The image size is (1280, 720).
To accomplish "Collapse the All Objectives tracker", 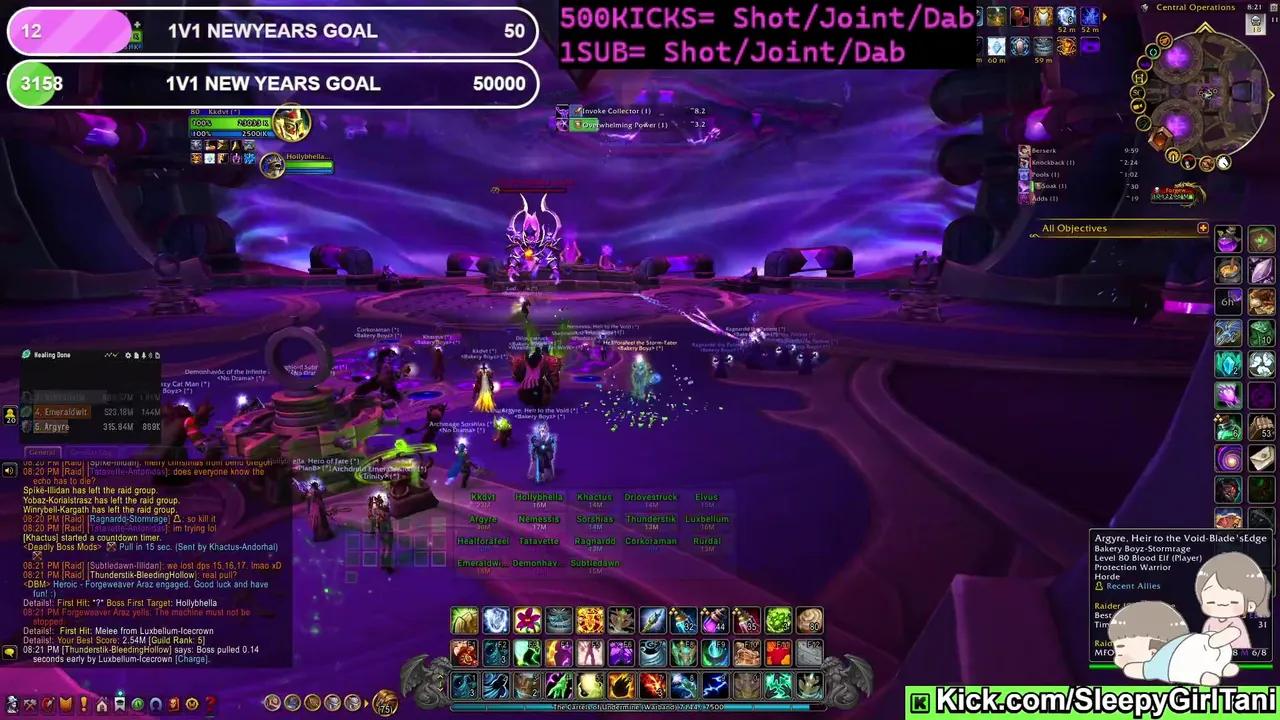I will [1074, 228].
